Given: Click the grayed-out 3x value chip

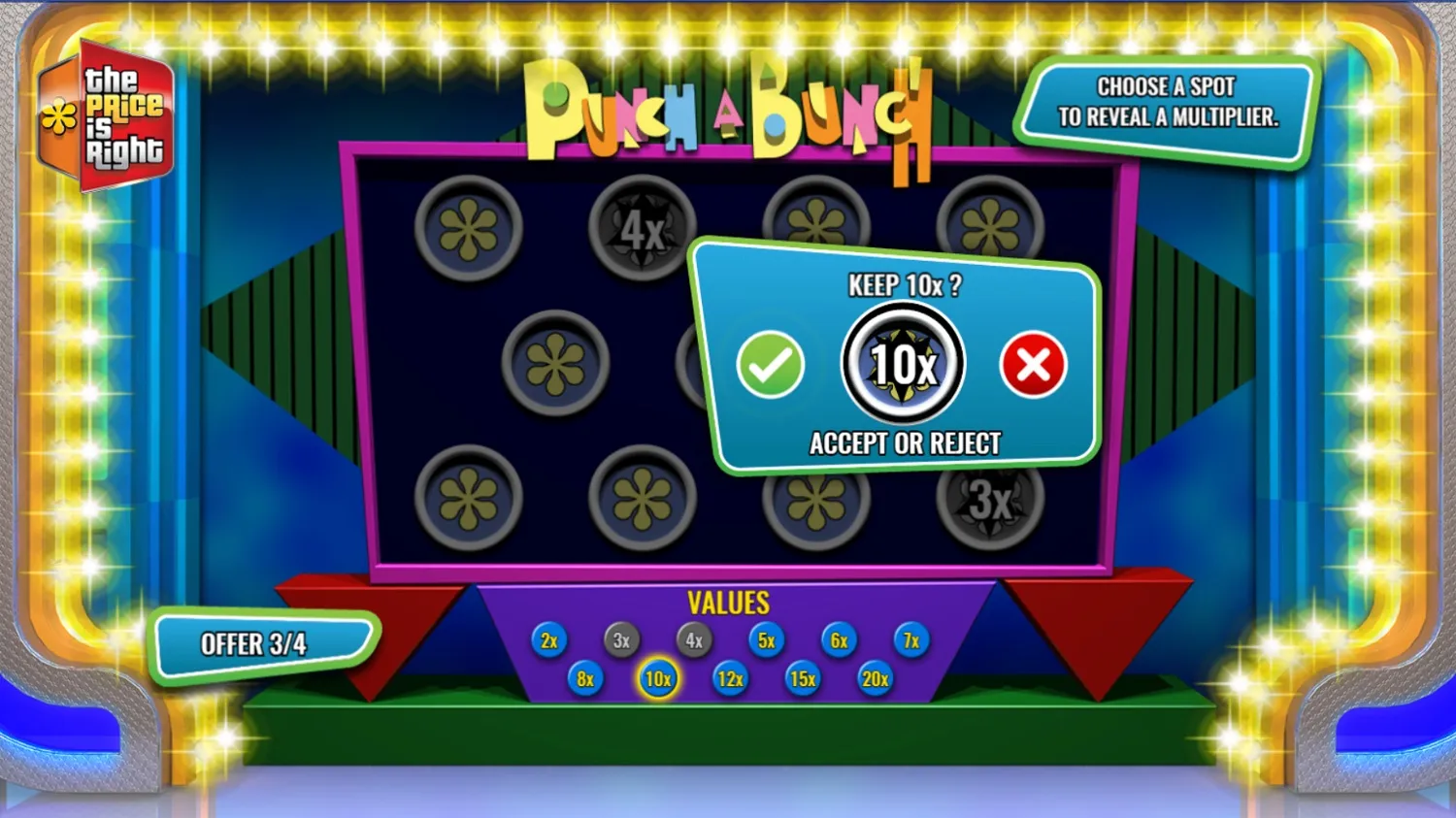Looking at the screenshot, I should [x=620, y=640].
